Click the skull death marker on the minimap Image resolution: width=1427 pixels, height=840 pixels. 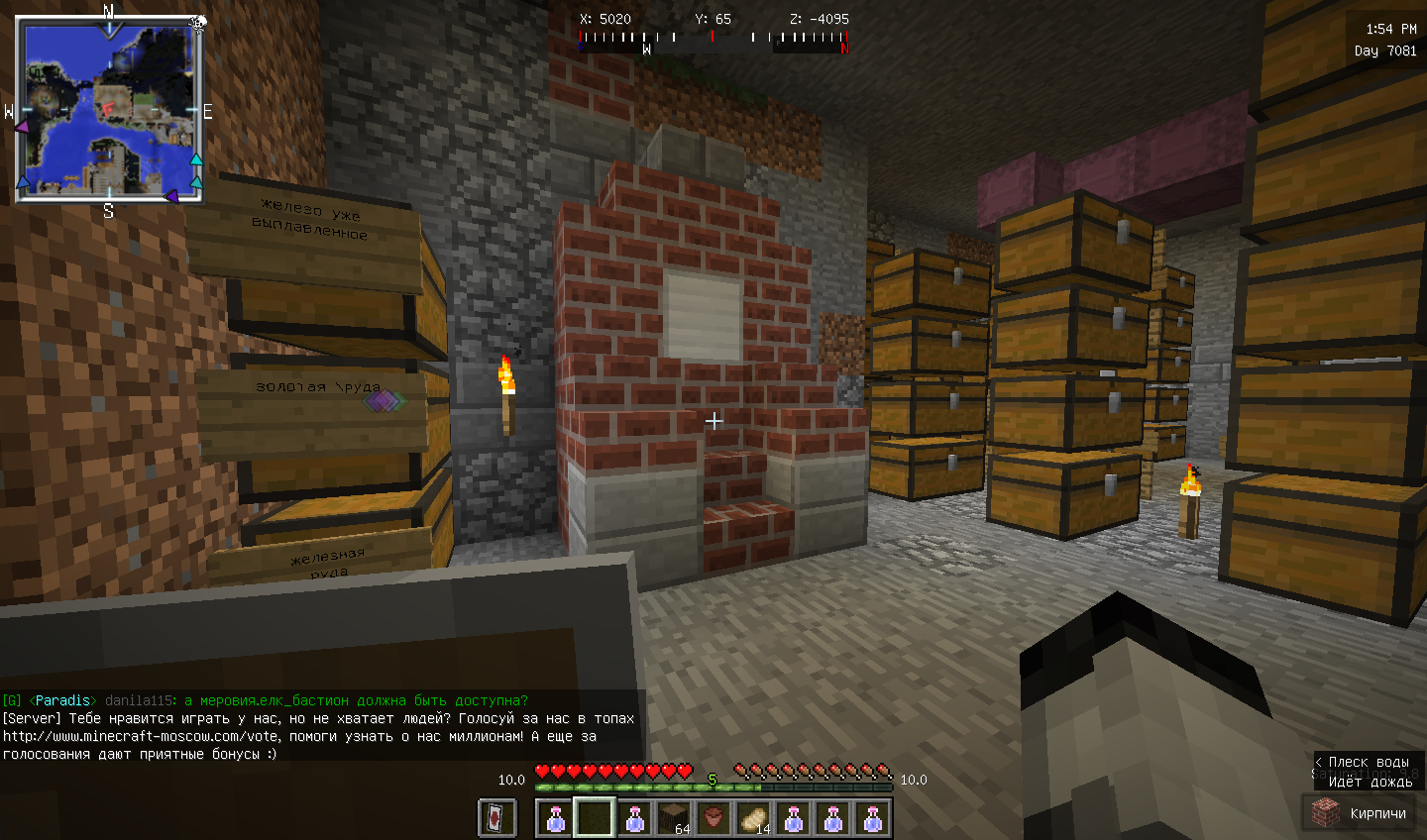click(198, 22)
